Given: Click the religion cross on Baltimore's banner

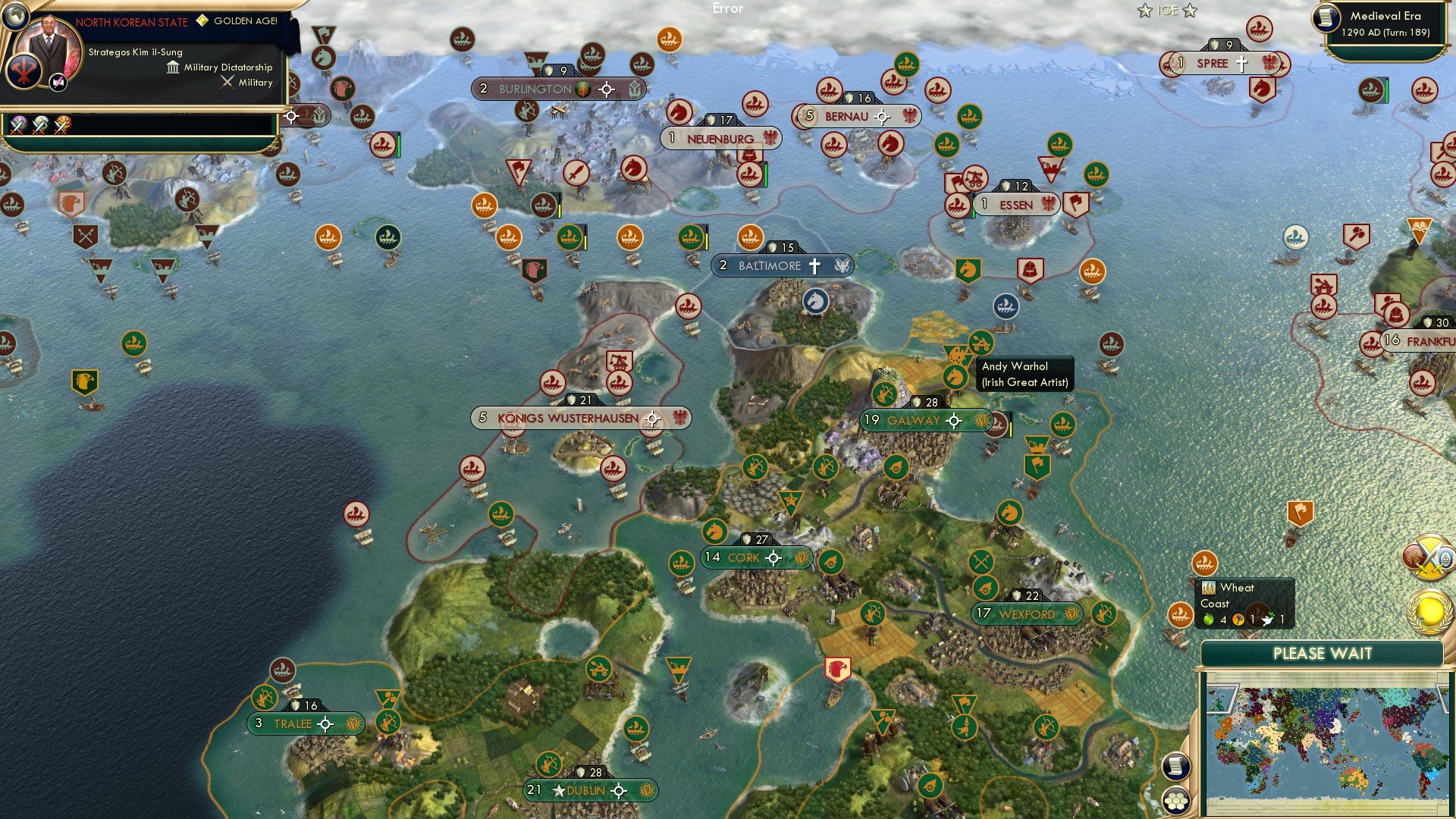Looking at the screenshot, I should (x=814, y=265).
